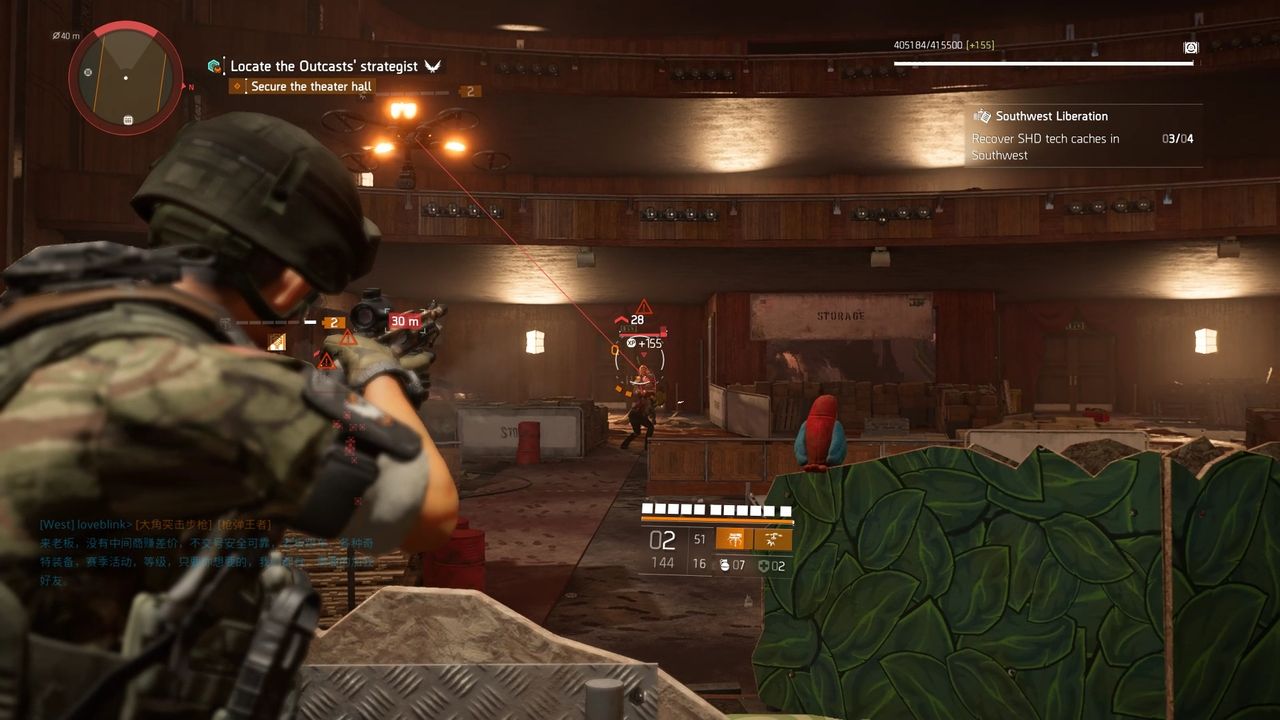The image size is (1280, 720).
Task: Activate the turret skill icon
Action: pyautogui.click(x=734, y=539)
